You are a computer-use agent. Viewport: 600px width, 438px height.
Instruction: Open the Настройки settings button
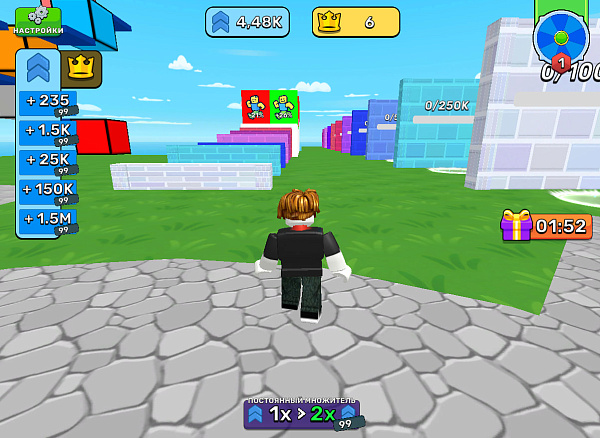click(x=38, y=21)
